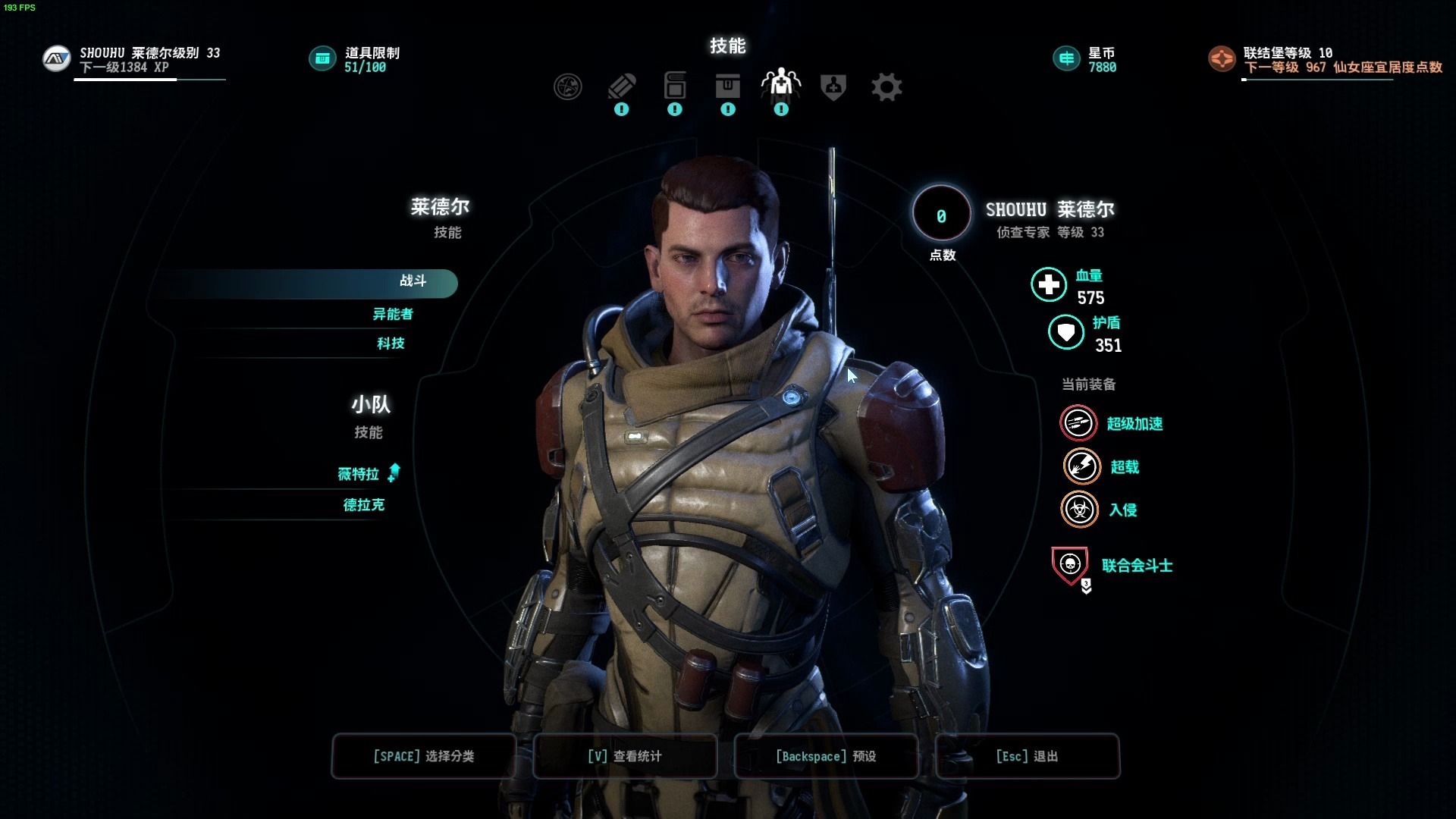Switch to the shield-with-figure tab

(833, 87)
